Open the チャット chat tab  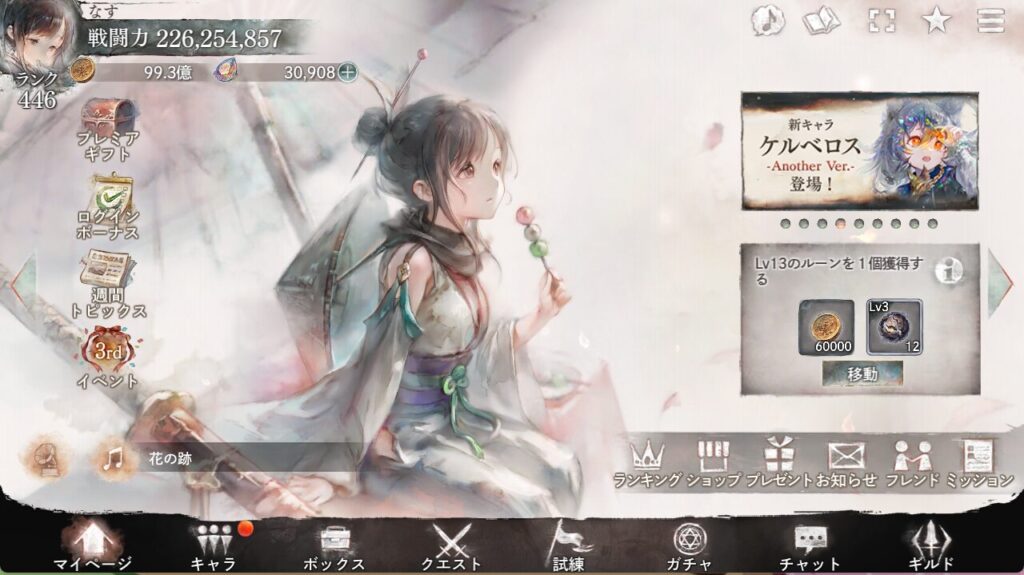tap(809, 545)
